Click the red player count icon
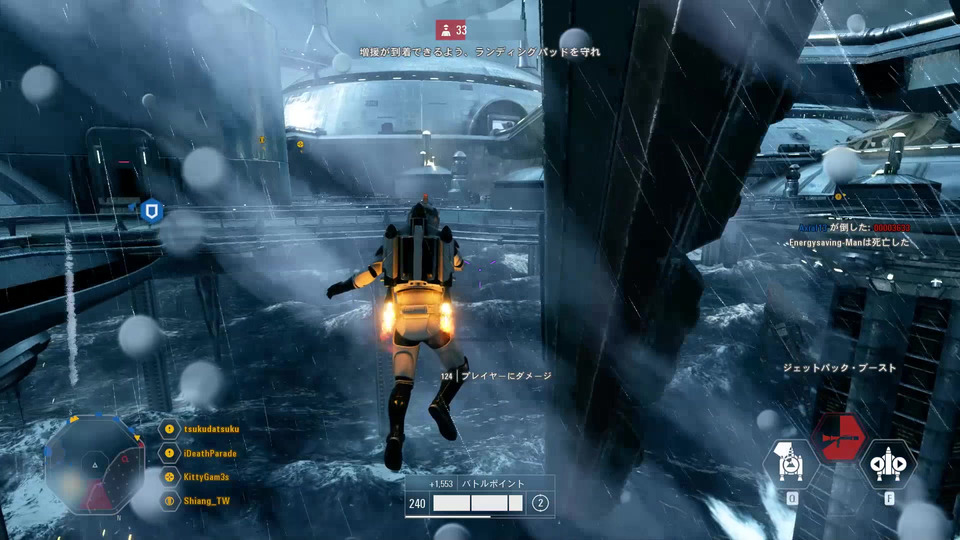This screenshot has height=540, width=960. click(x=445, y=30)
